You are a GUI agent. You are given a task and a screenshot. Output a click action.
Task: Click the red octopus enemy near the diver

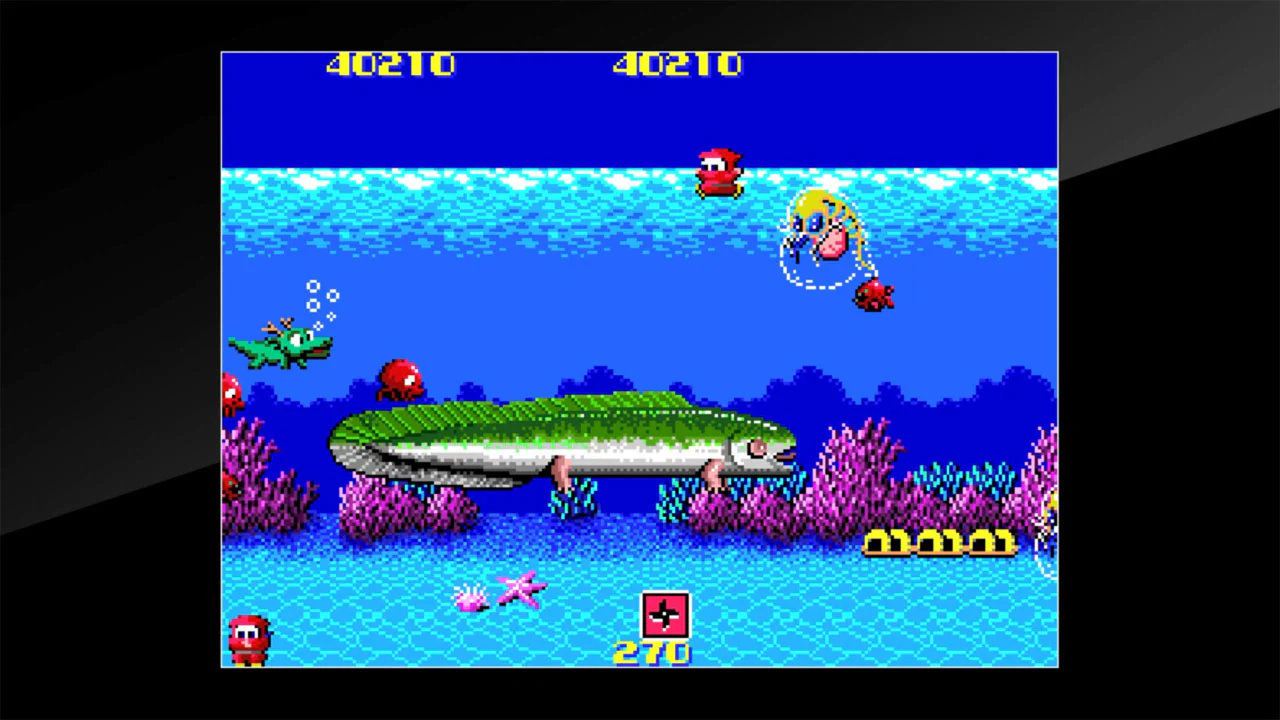tap(872, 295)
